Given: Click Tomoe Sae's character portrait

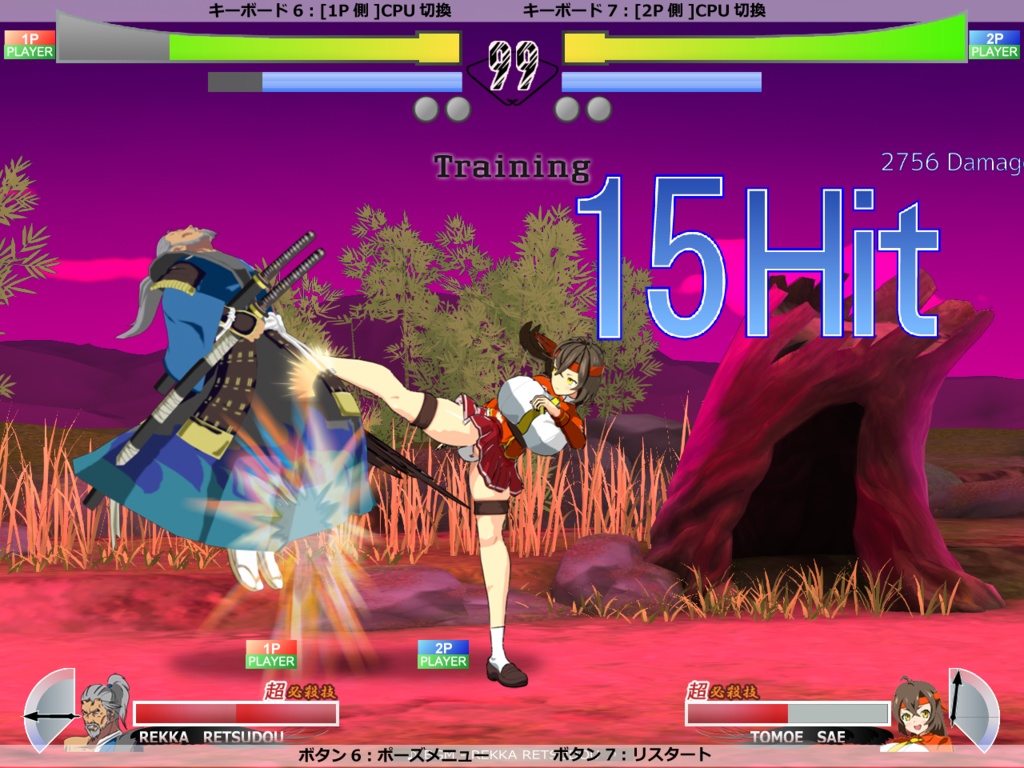Looking at the screenshot, I should click(x=917, y=712).
